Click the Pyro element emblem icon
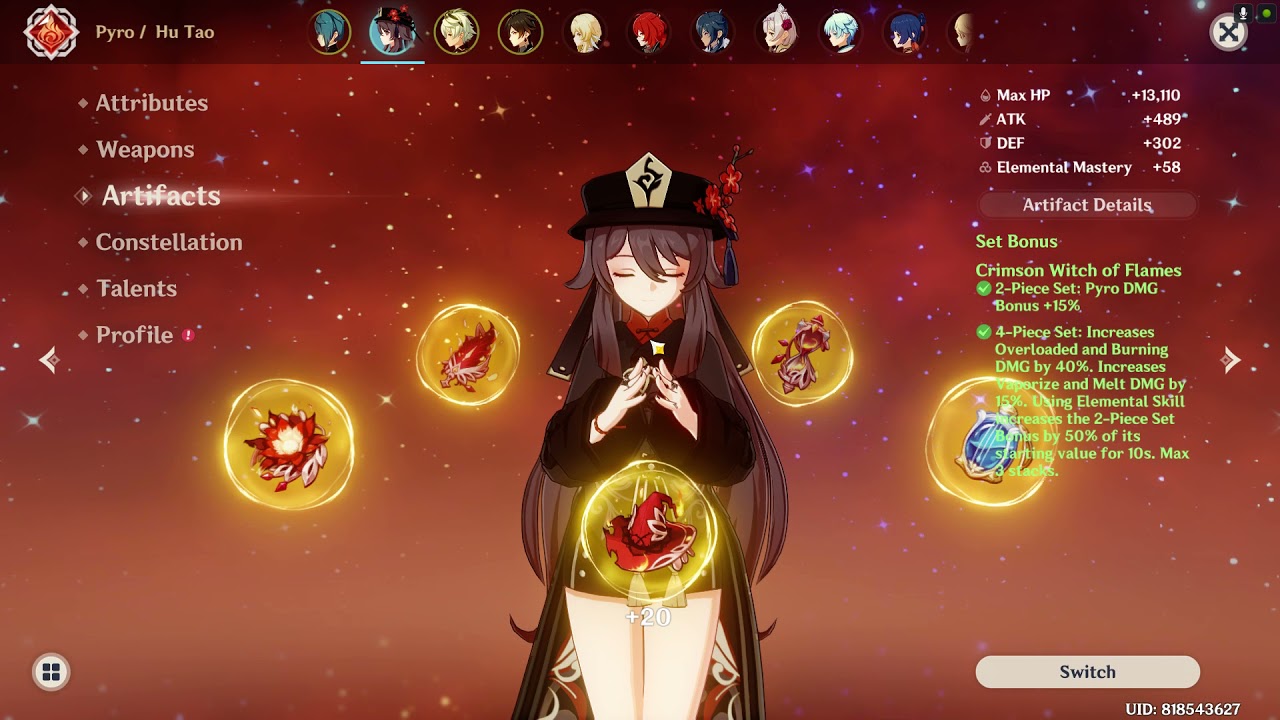The width and height of the screenshot is (1280, 720). (51, 33)
